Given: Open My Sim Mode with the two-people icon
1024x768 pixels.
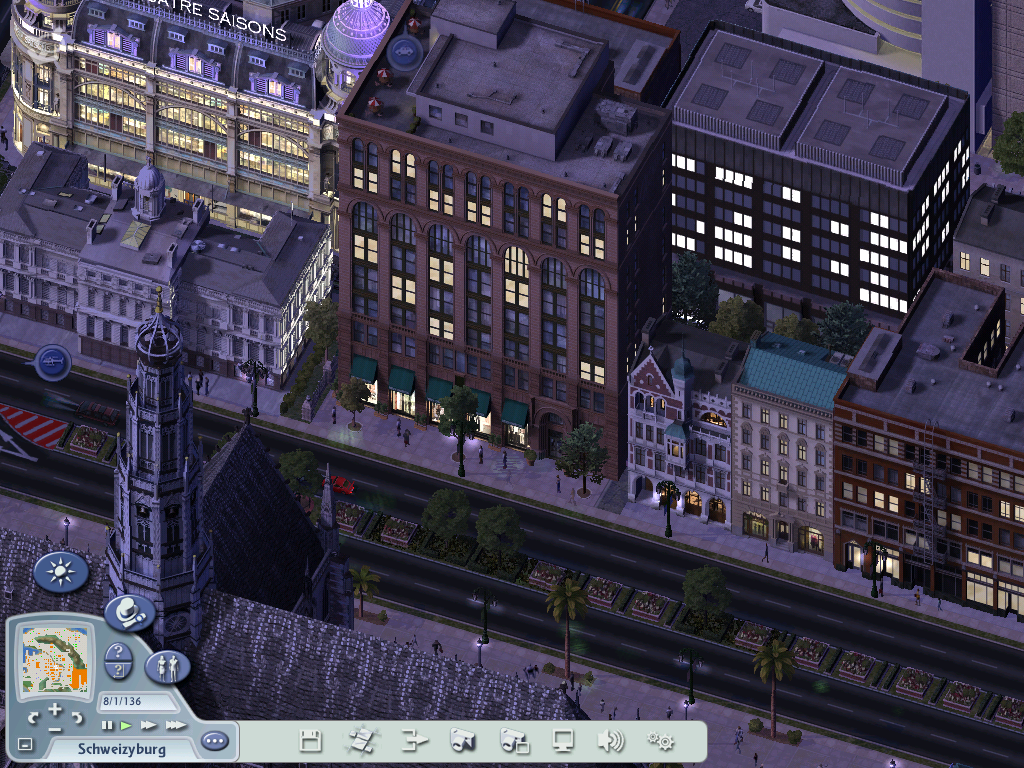Looking at the screenshot, I should (167, 666).
